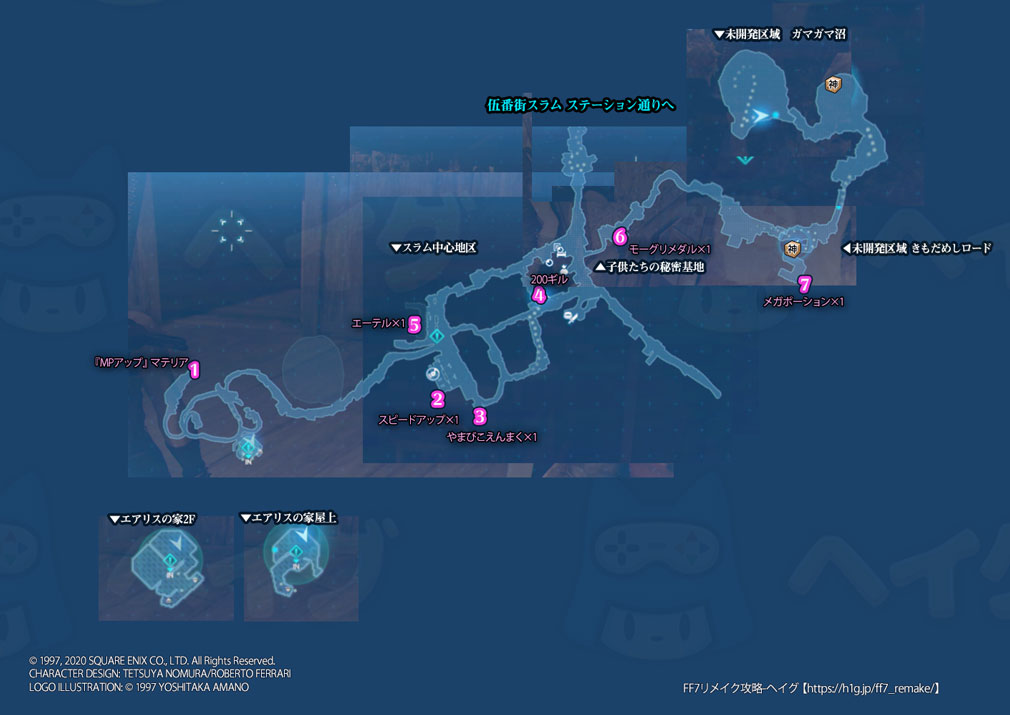This screenshot has height=715, width=1010.
Task: Choose the number 4 marker
Action: 539,295
